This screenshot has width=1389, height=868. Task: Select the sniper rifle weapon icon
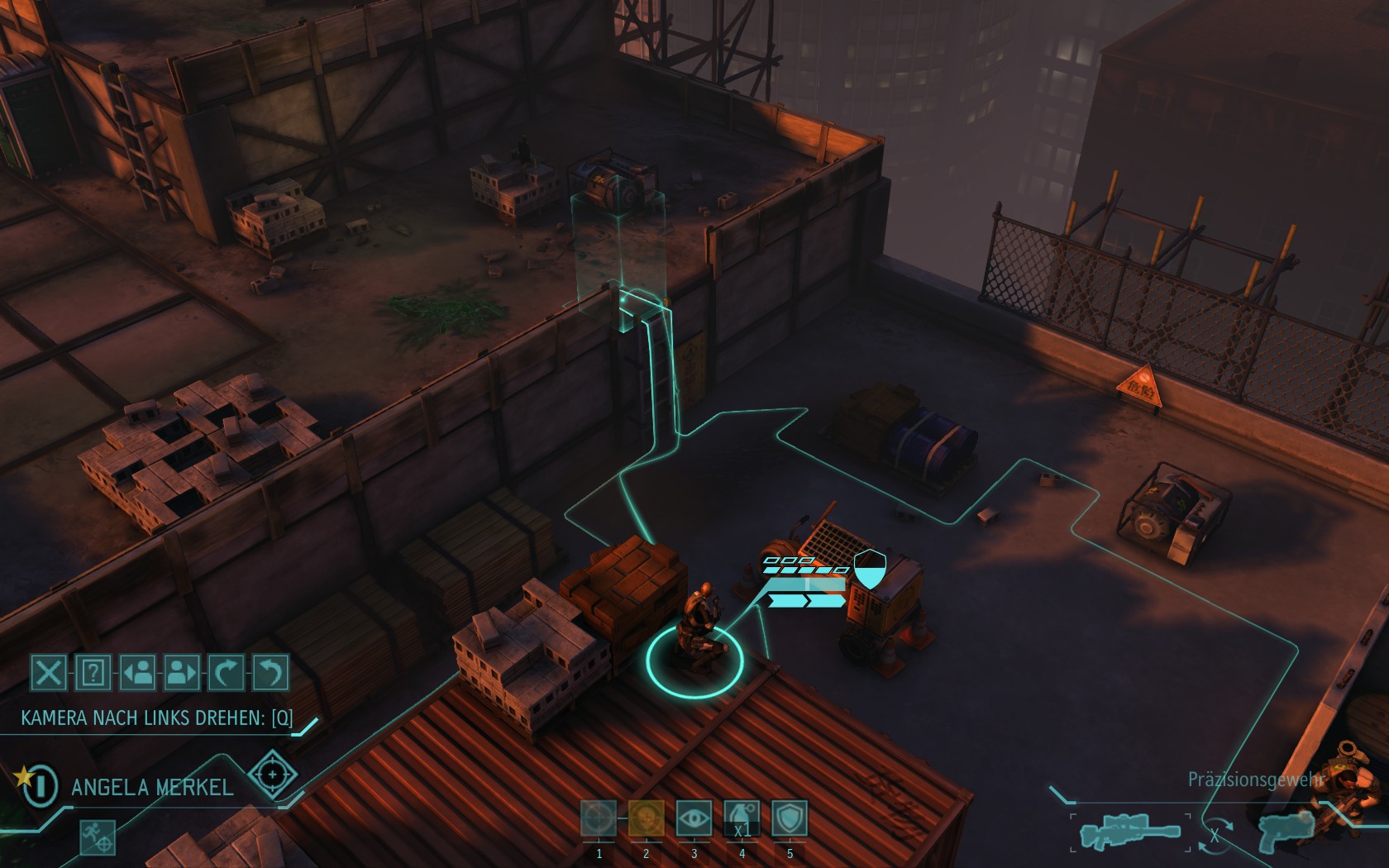[1129, 832]
